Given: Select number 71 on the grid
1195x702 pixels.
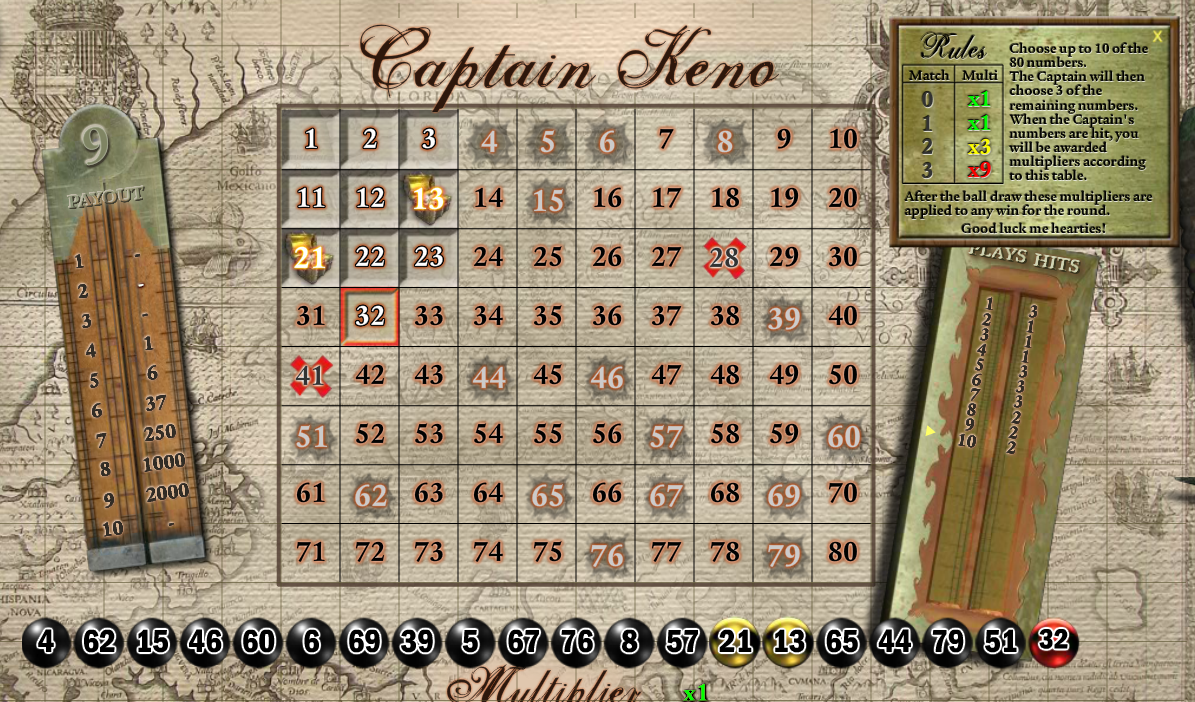Looking at the screenshot, I should [311, 552].
